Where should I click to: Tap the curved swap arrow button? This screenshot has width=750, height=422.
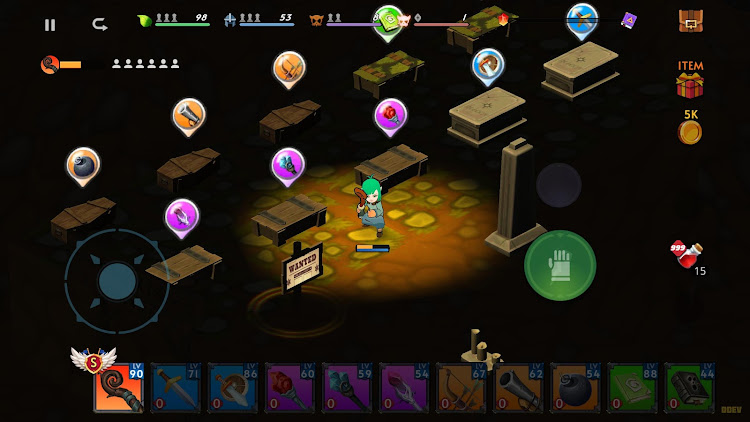[x=99, y=24]
